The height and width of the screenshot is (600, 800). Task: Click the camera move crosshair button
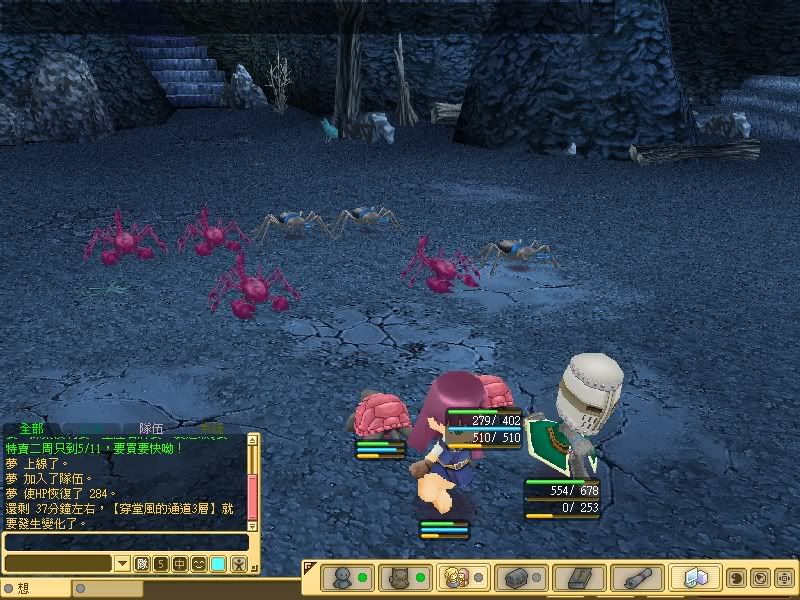784,578
